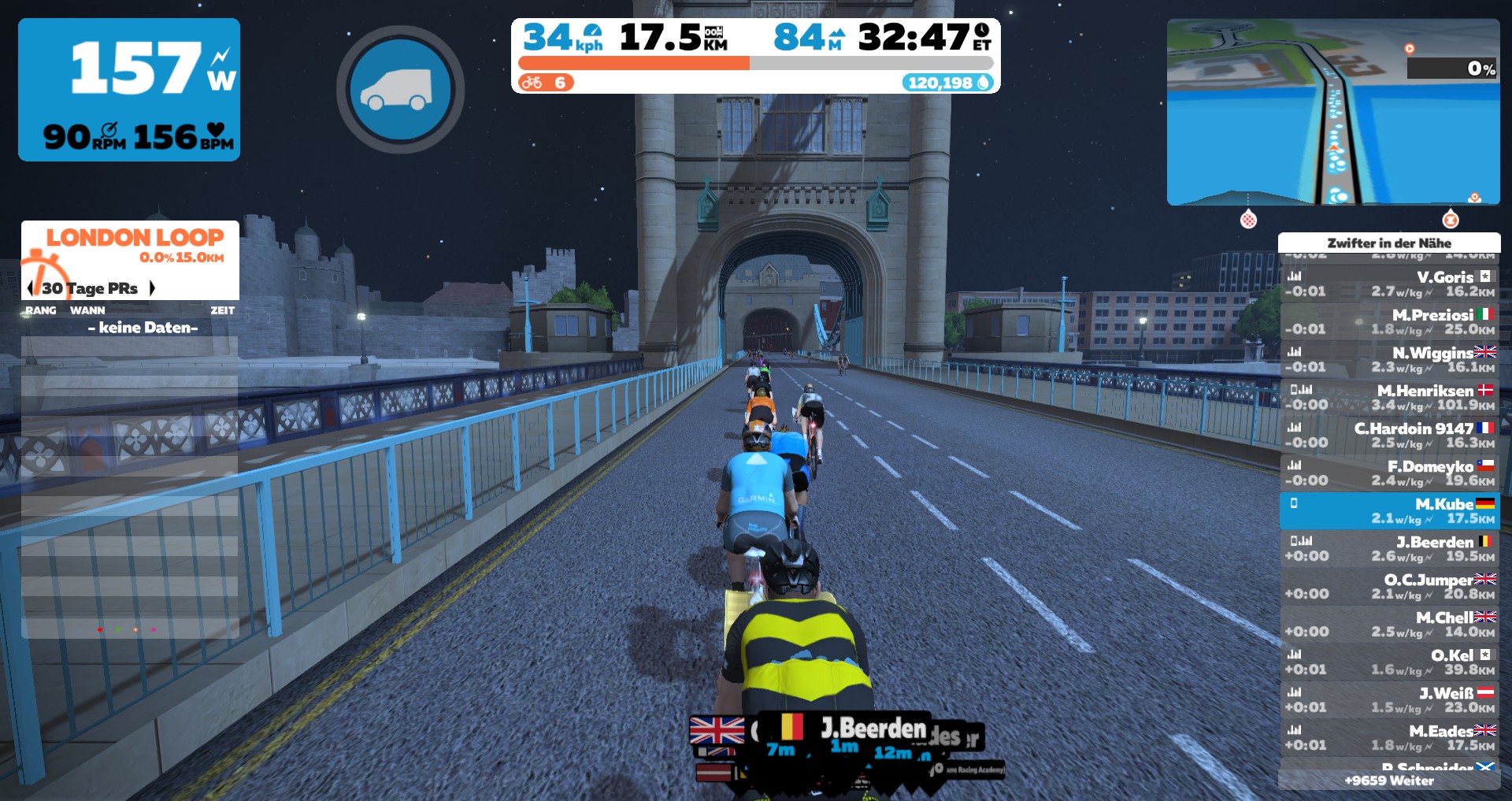The image size is (1512, 801).
Task: Select J.Beerden in nearby riders list
Action: tap(1389, 549)
